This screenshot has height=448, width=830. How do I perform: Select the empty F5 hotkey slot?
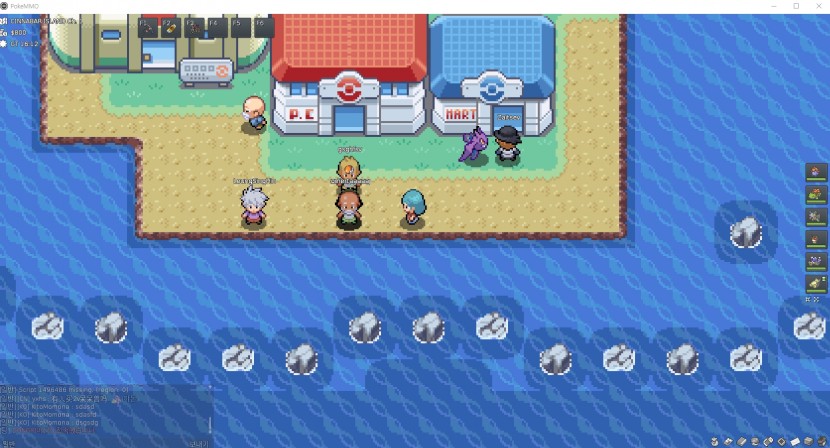[241, 27]
